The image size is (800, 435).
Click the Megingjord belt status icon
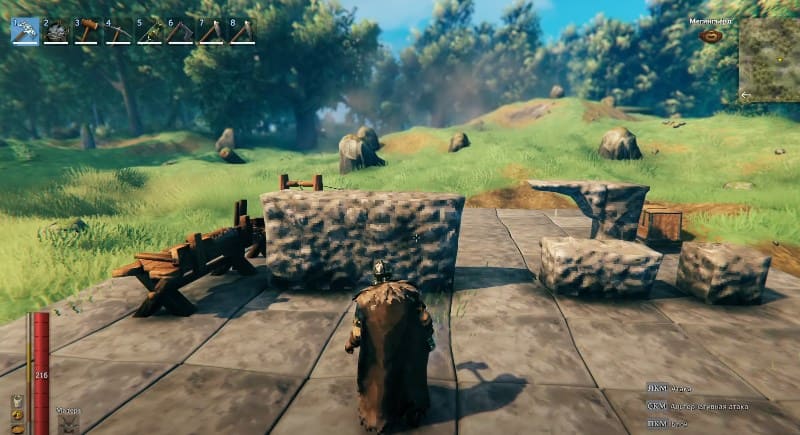coord(711,36)
